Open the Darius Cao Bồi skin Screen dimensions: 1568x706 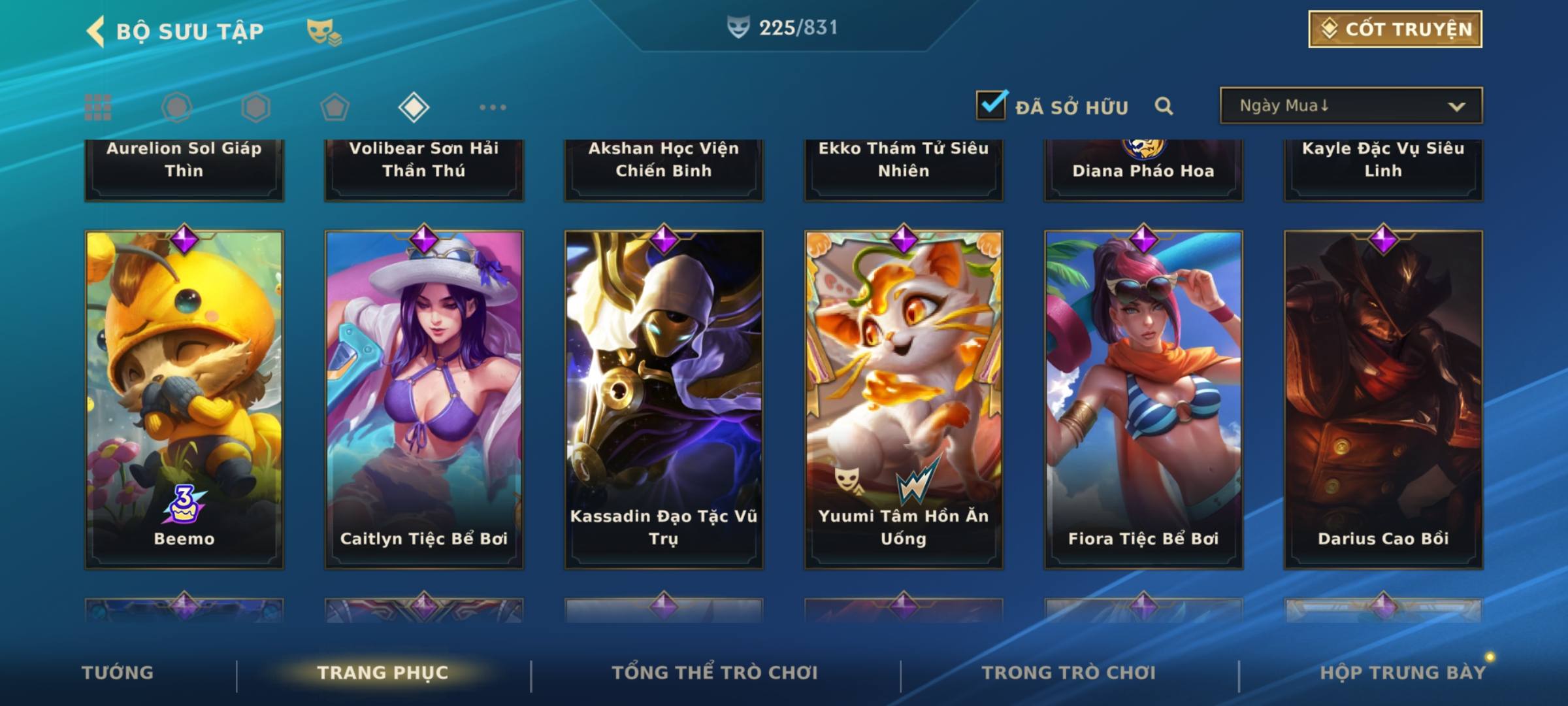tap(1383, 399)
